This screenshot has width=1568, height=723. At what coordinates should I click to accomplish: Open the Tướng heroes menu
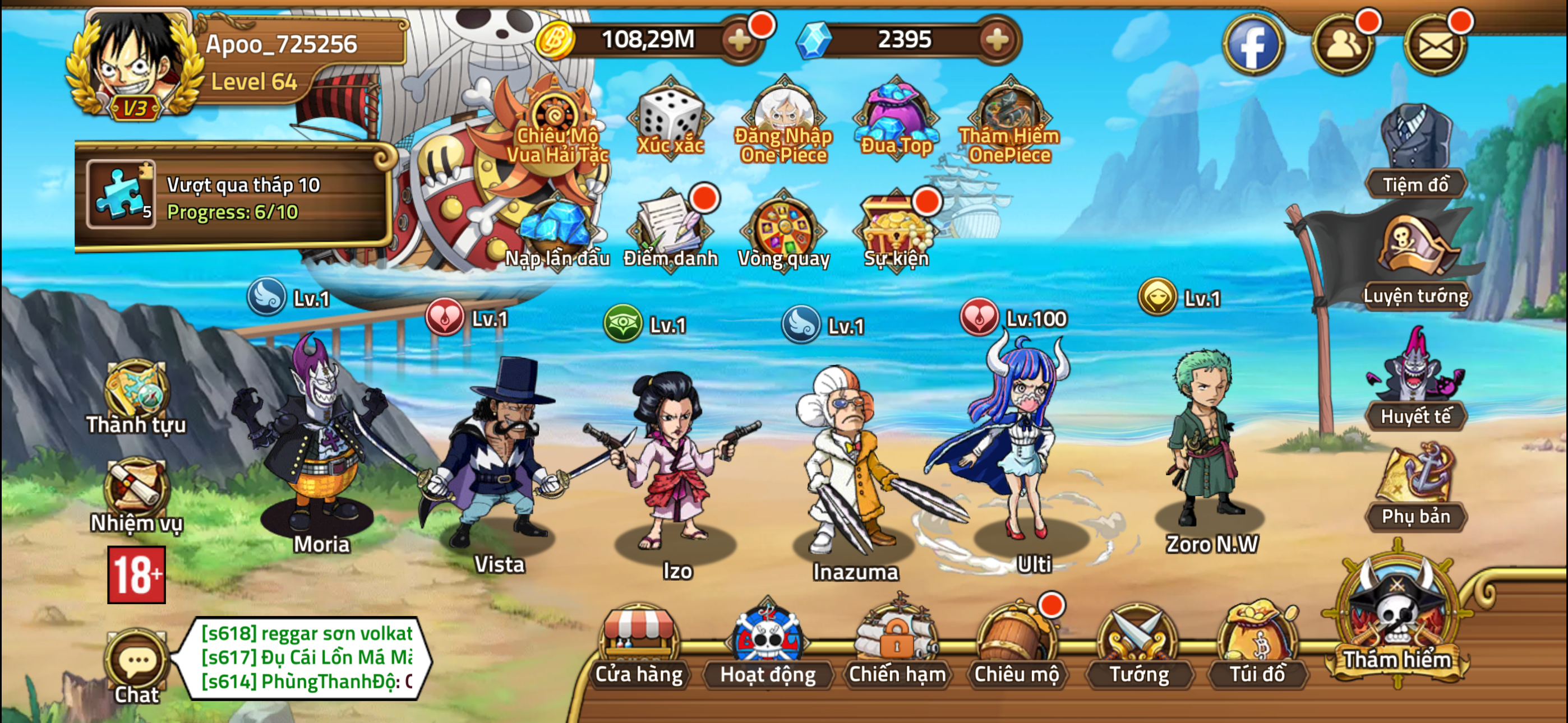1138,646
